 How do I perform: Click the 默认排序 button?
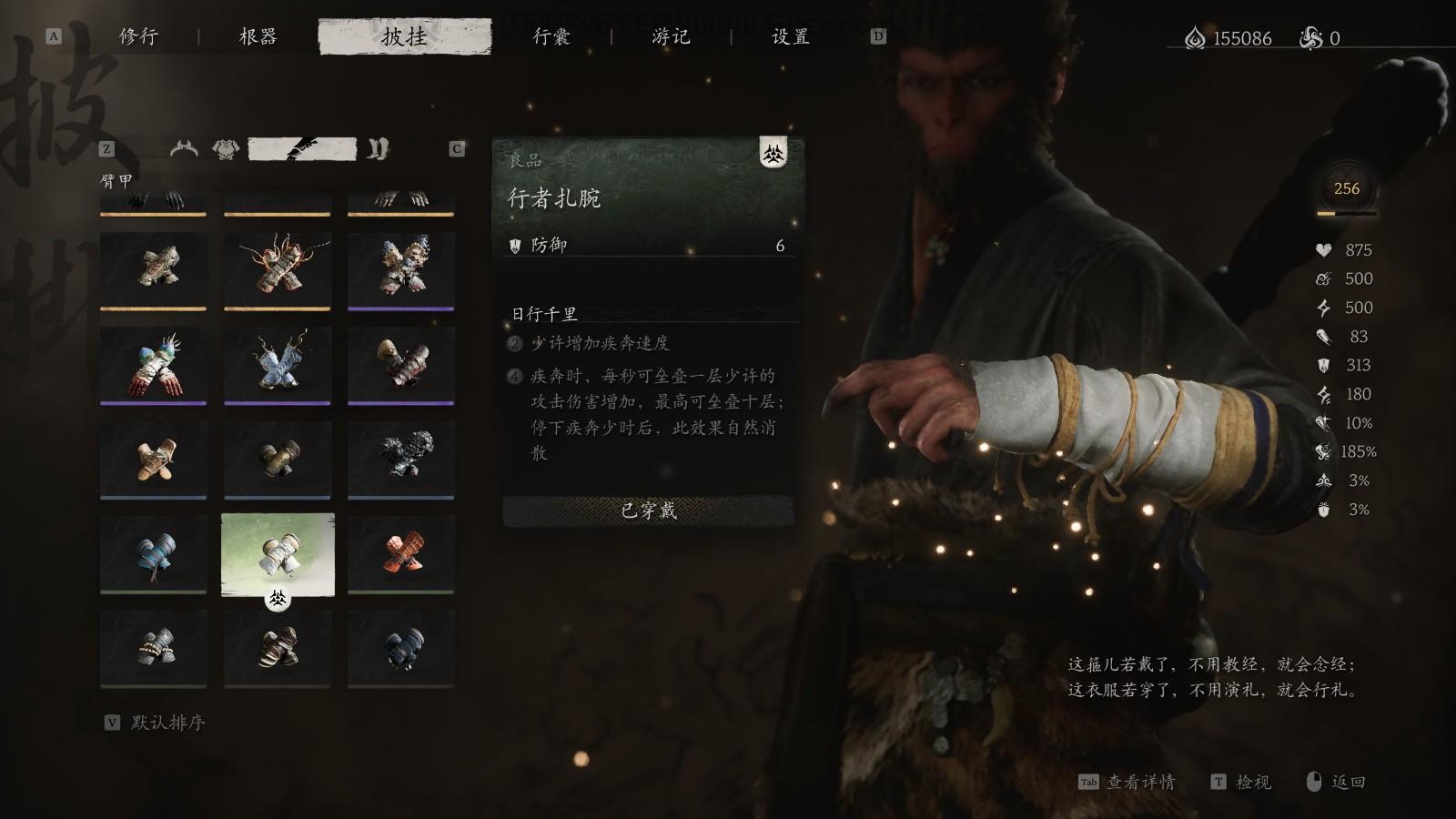(x=166, y=725)
